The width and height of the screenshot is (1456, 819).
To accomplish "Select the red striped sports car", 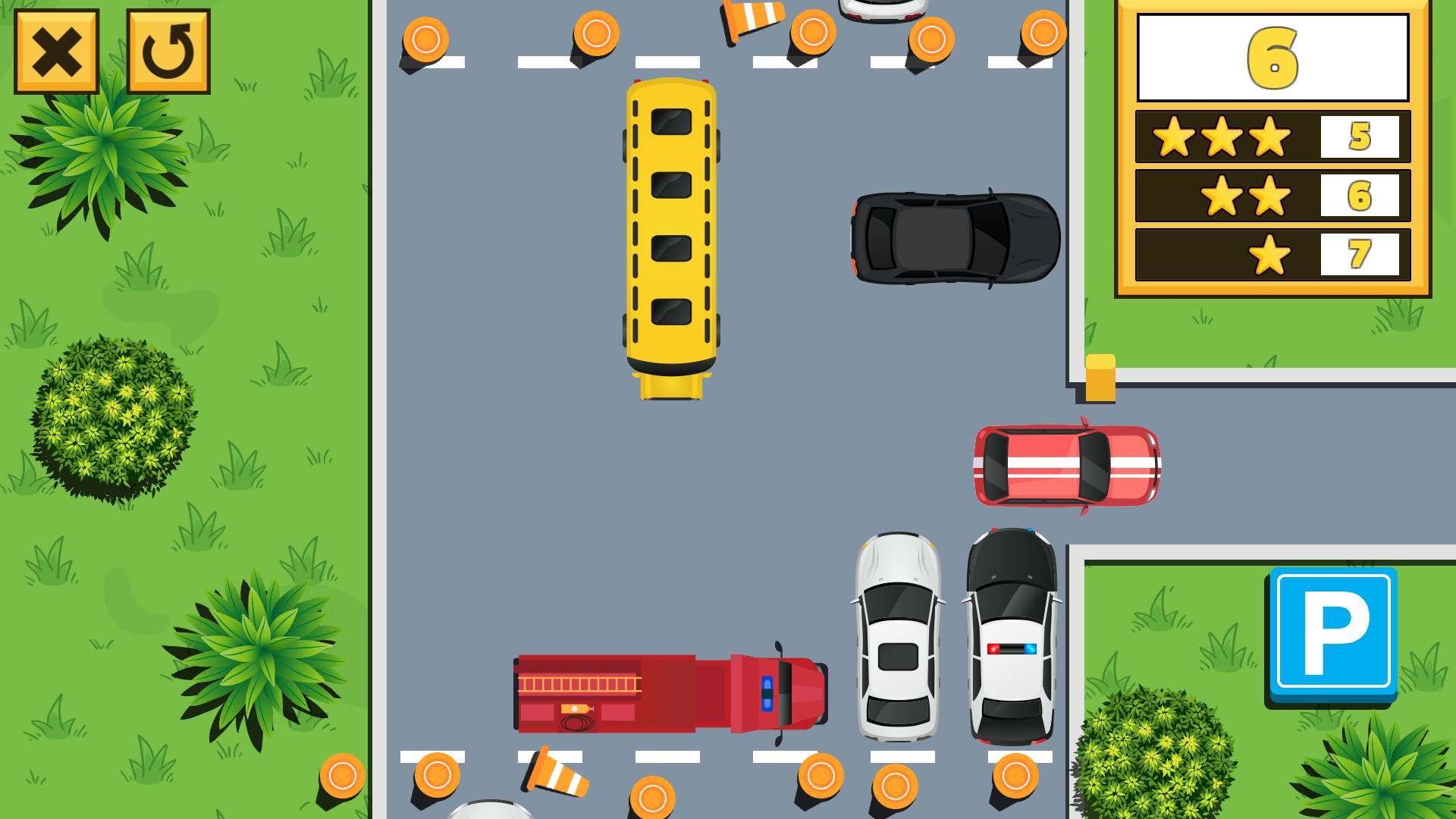I will pyautogui.click(x=1065, y=464).
